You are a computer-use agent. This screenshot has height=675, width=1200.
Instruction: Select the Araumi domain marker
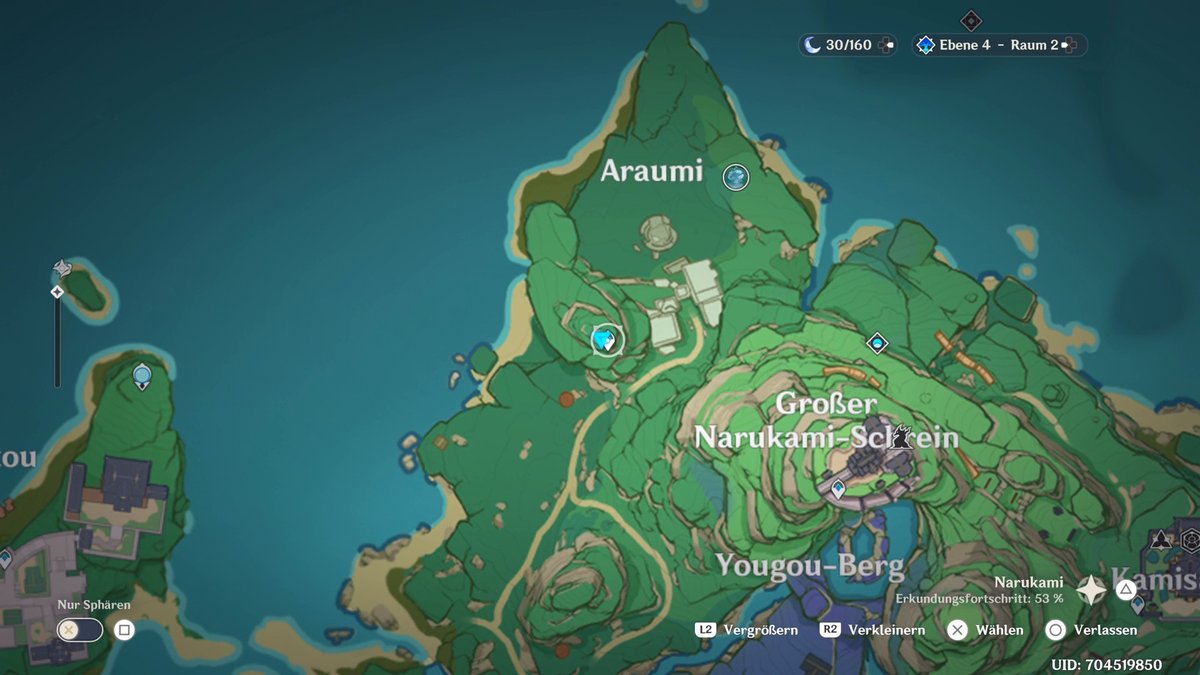(736, 177)
